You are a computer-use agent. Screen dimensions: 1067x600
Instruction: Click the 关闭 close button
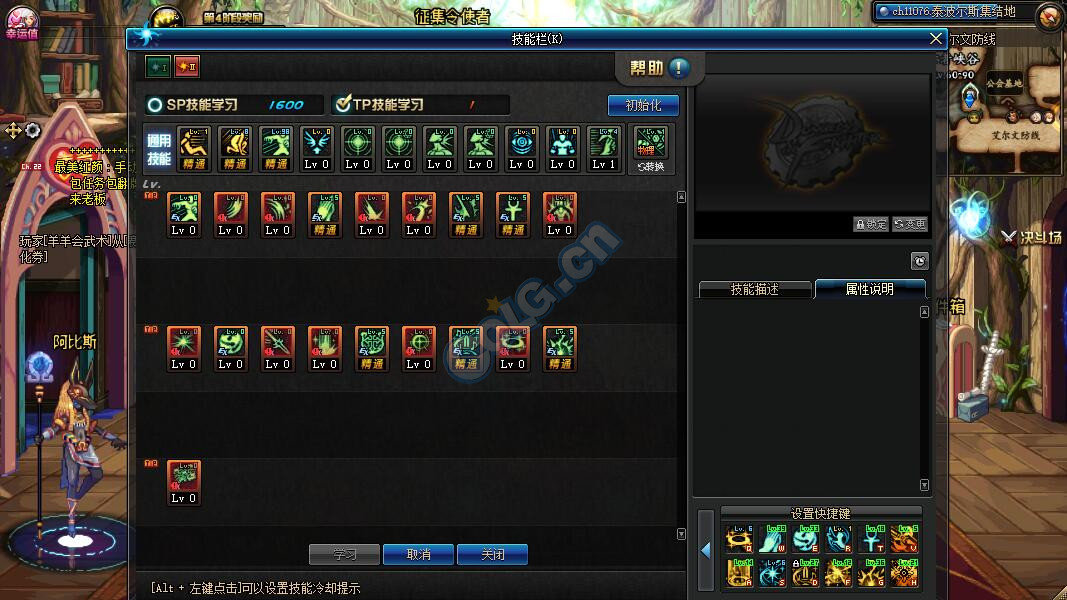coord(492,554)
